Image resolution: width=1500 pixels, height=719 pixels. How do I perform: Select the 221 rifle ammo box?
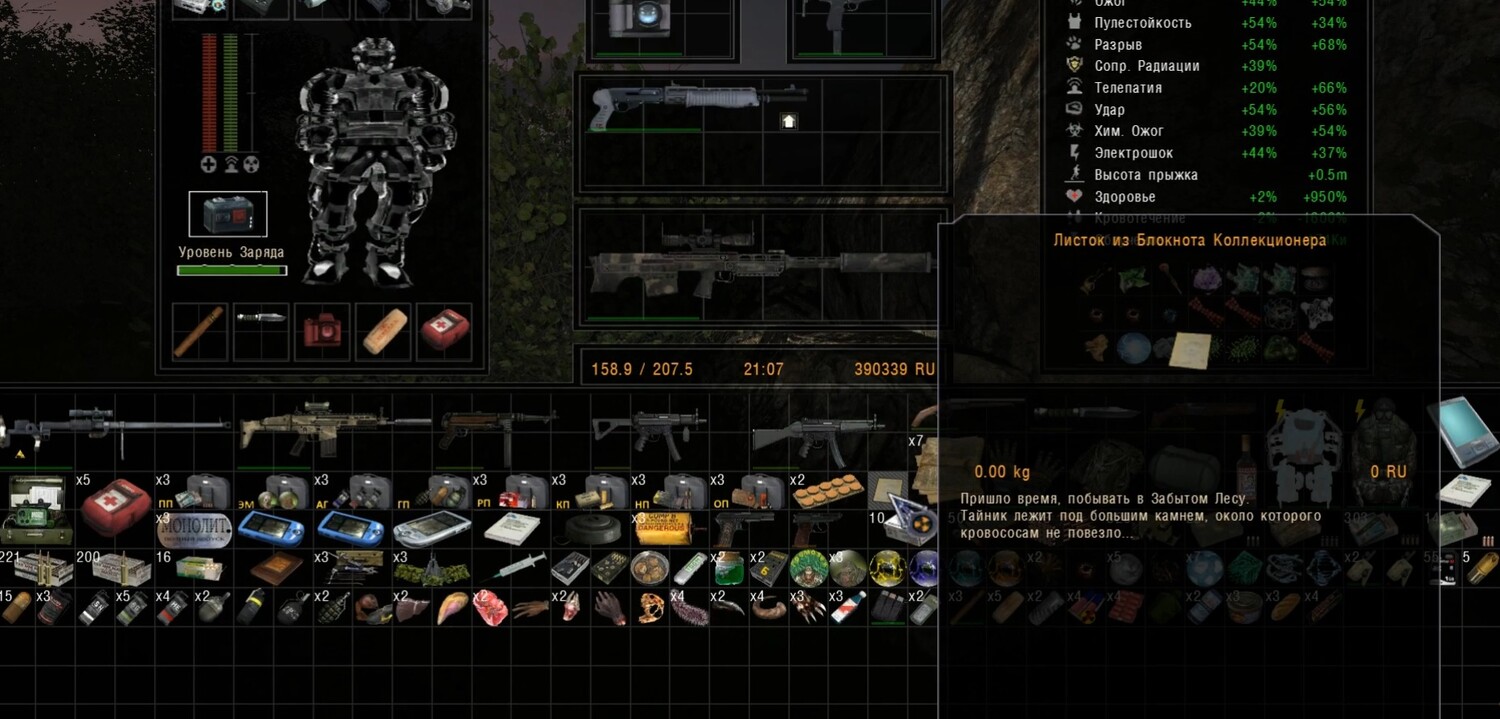(40, 568)
